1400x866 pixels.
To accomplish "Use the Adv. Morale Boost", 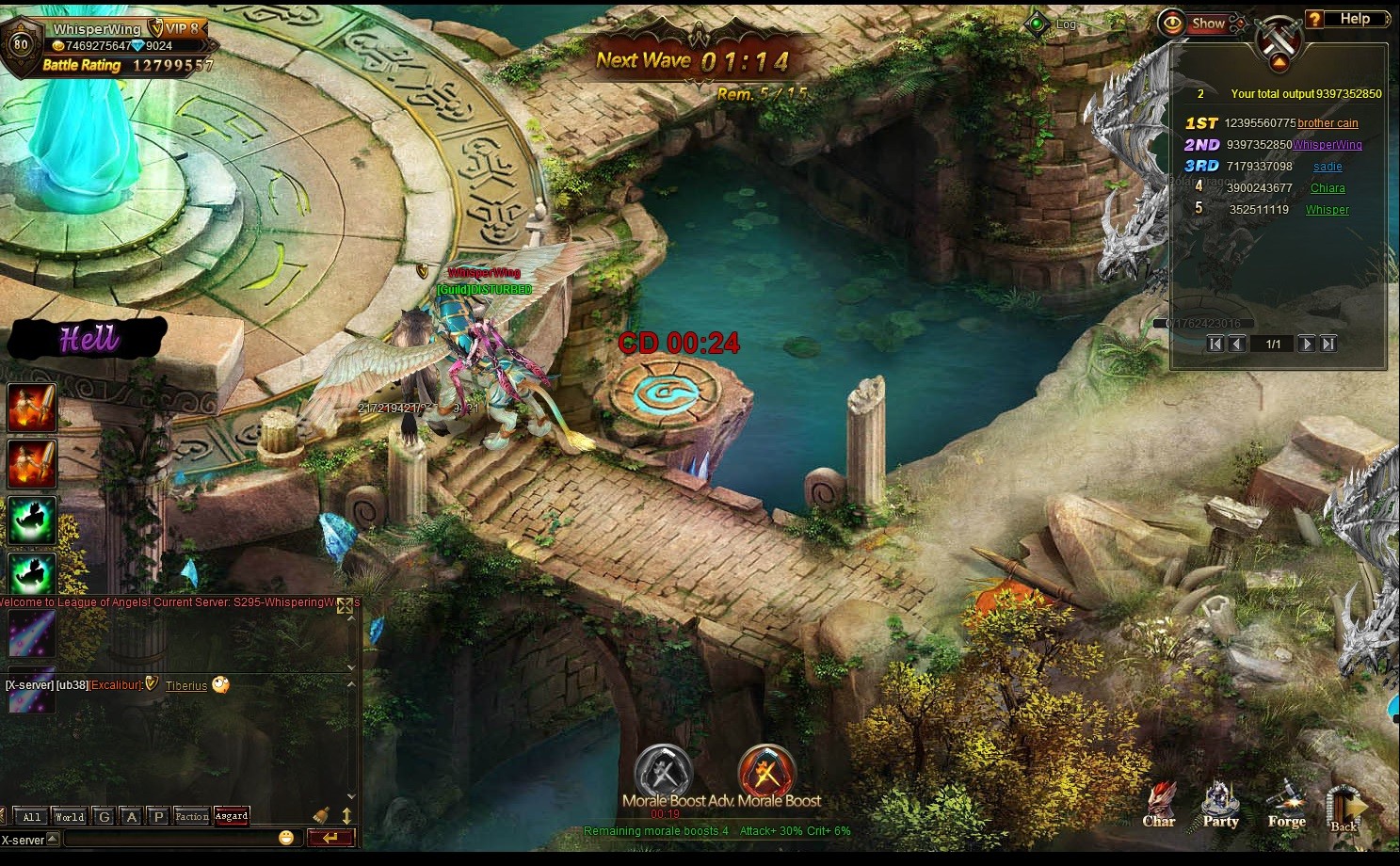I will click(x=767, y=773).
